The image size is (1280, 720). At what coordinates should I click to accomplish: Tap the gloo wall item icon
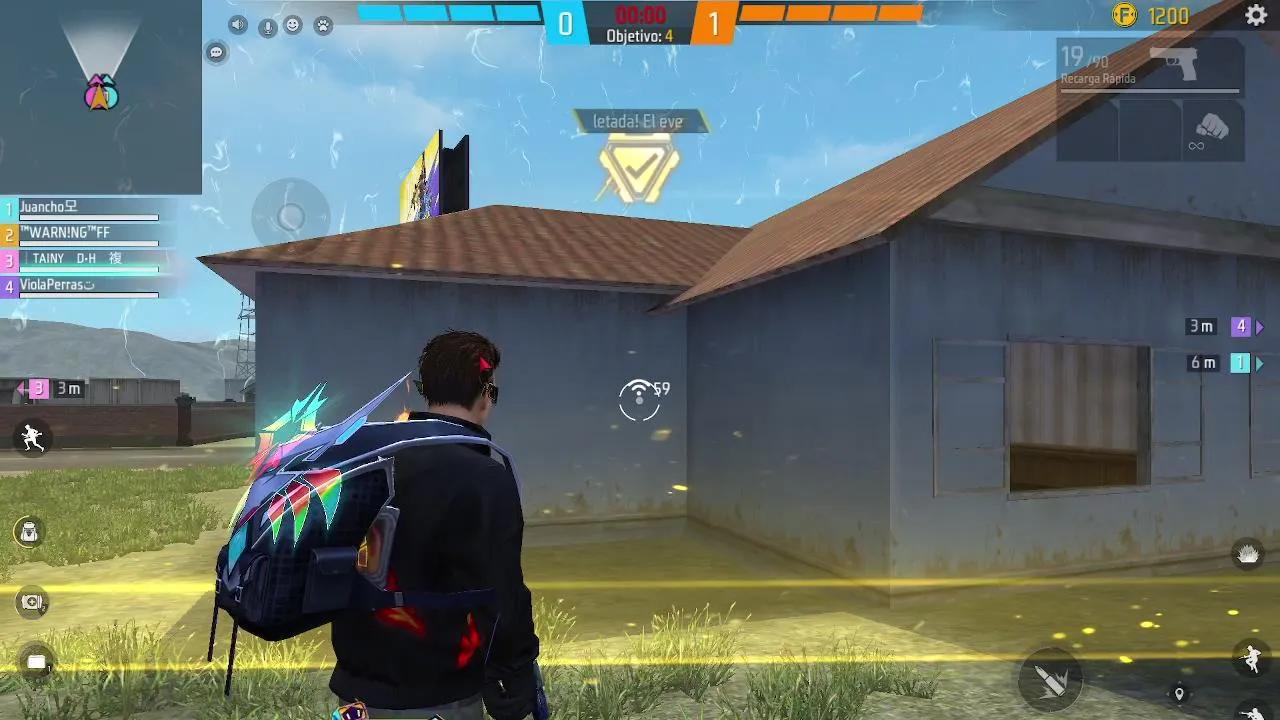34,660
